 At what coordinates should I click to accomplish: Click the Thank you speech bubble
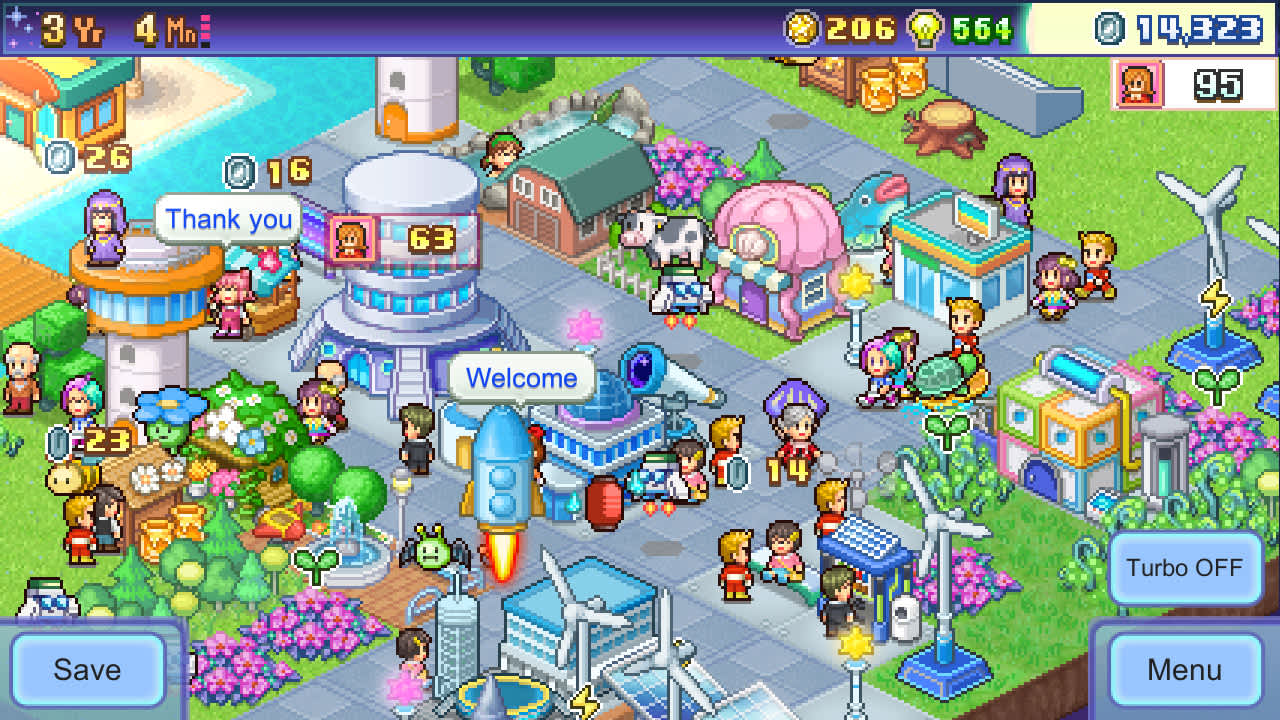(x=229, y=219)
